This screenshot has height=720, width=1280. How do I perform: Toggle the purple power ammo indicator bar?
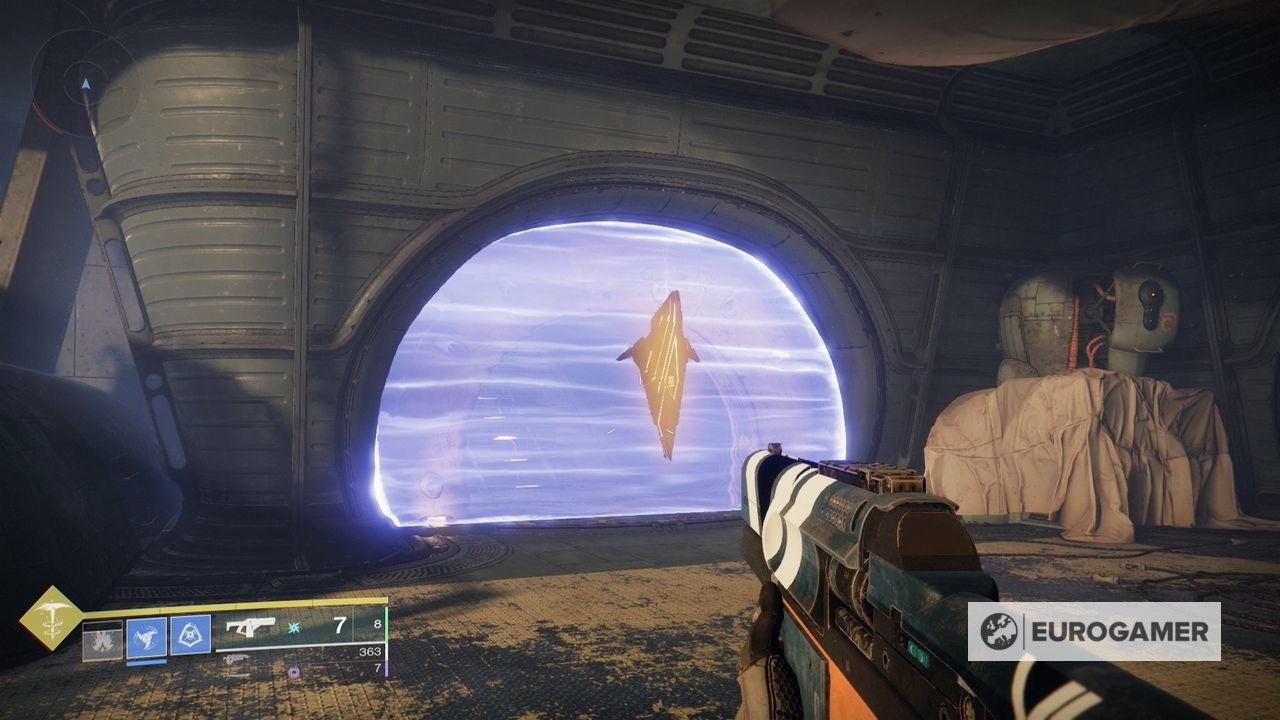click(x=386, y=669)
